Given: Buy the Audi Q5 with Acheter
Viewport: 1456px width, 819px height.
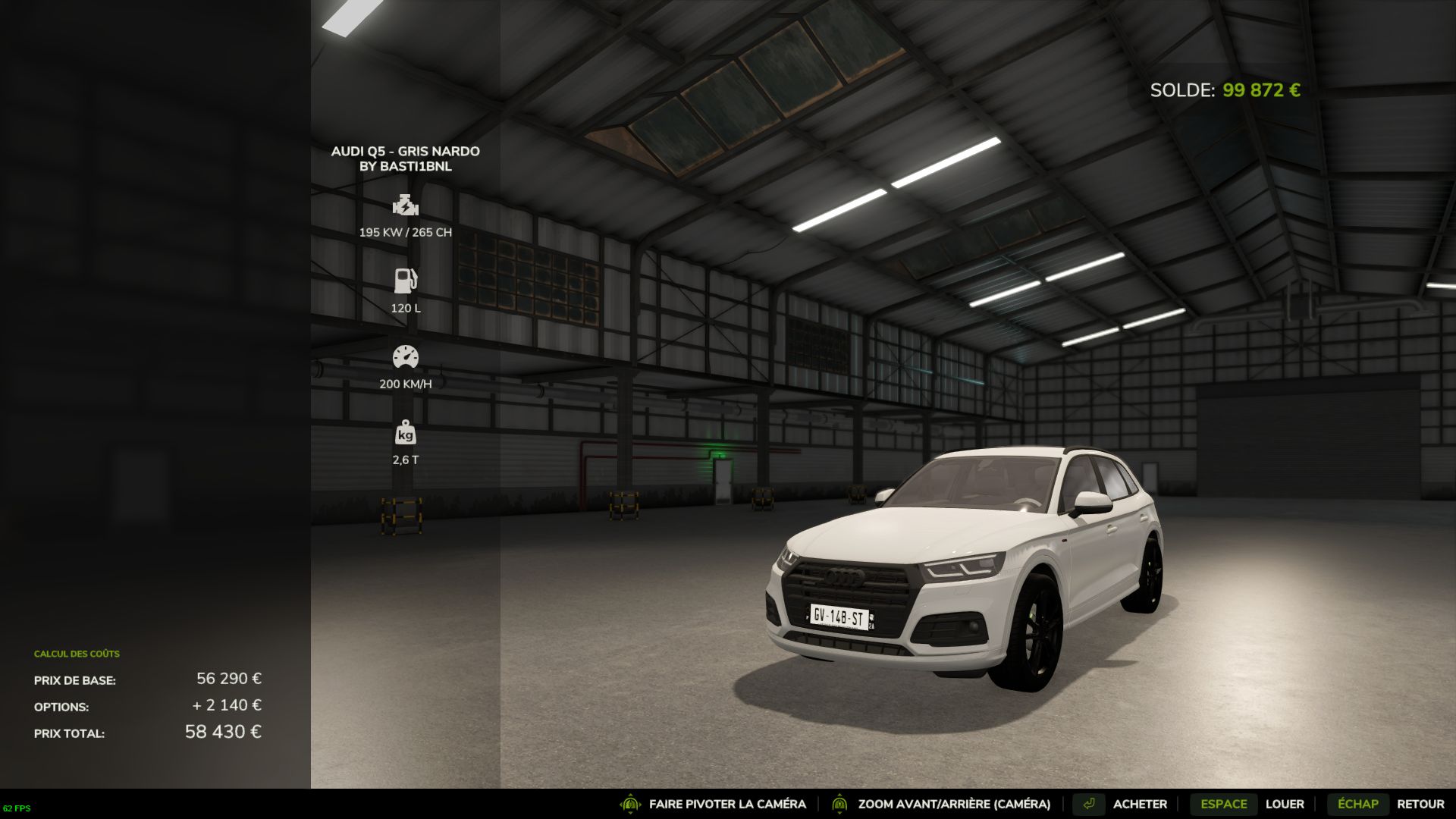Looking at the screenshot, I should pyautogui.click(x=1139, y=804).
